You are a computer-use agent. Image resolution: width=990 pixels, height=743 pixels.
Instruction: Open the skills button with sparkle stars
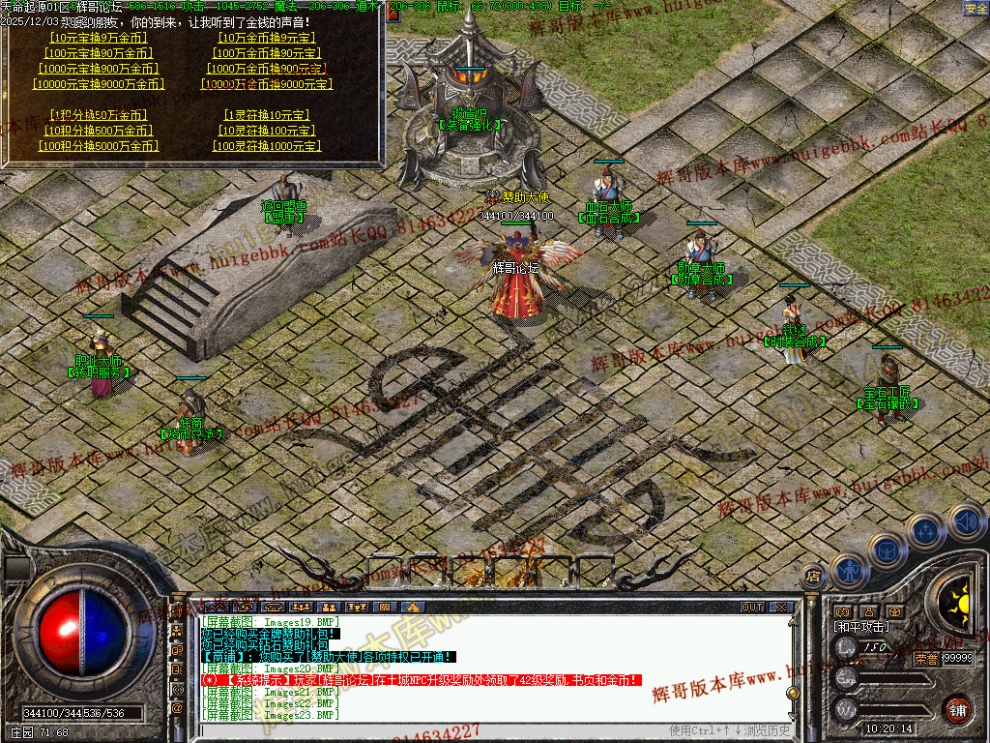pos(926,529)
